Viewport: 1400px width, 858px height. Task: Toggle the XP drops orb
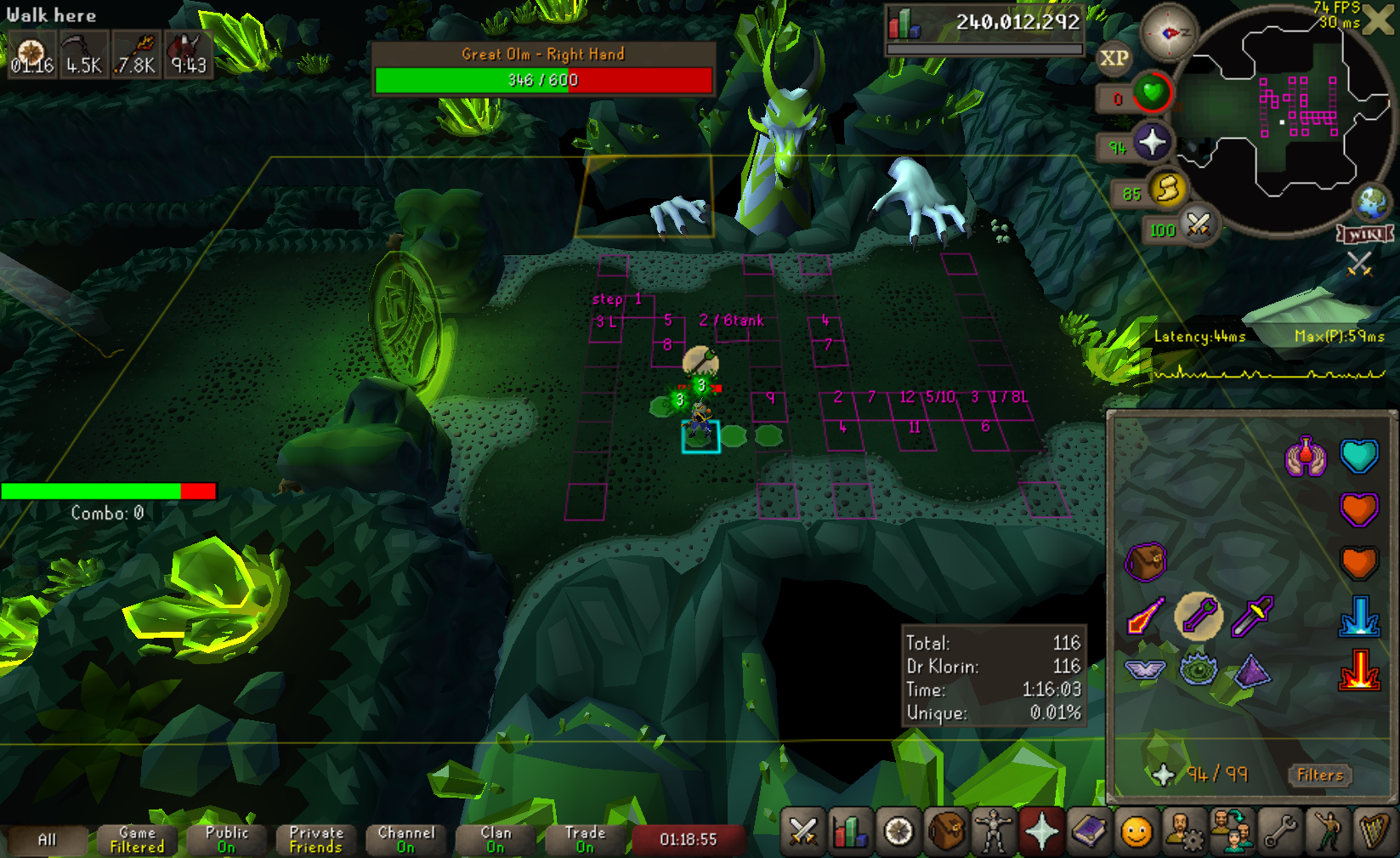1114,59
